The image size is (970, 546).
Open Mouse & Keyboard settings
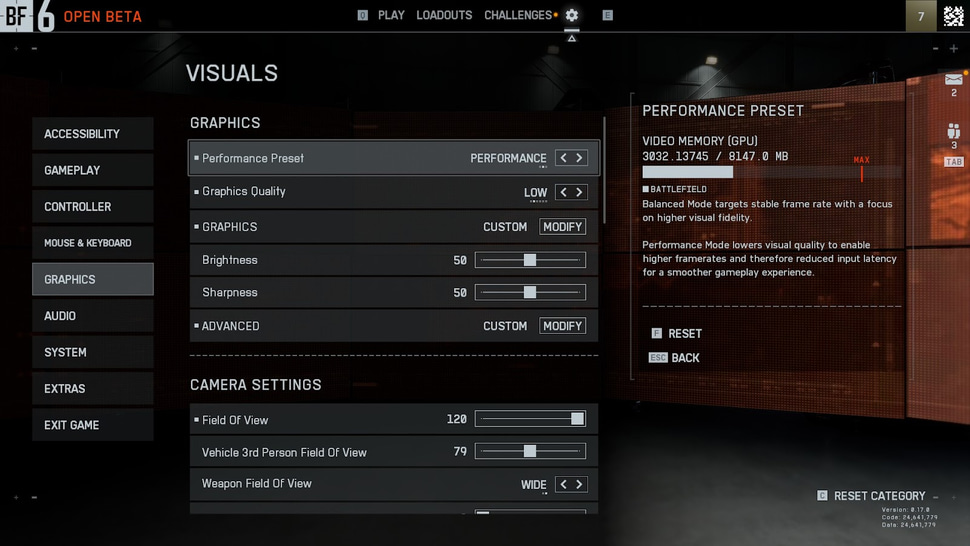[92, 243]
